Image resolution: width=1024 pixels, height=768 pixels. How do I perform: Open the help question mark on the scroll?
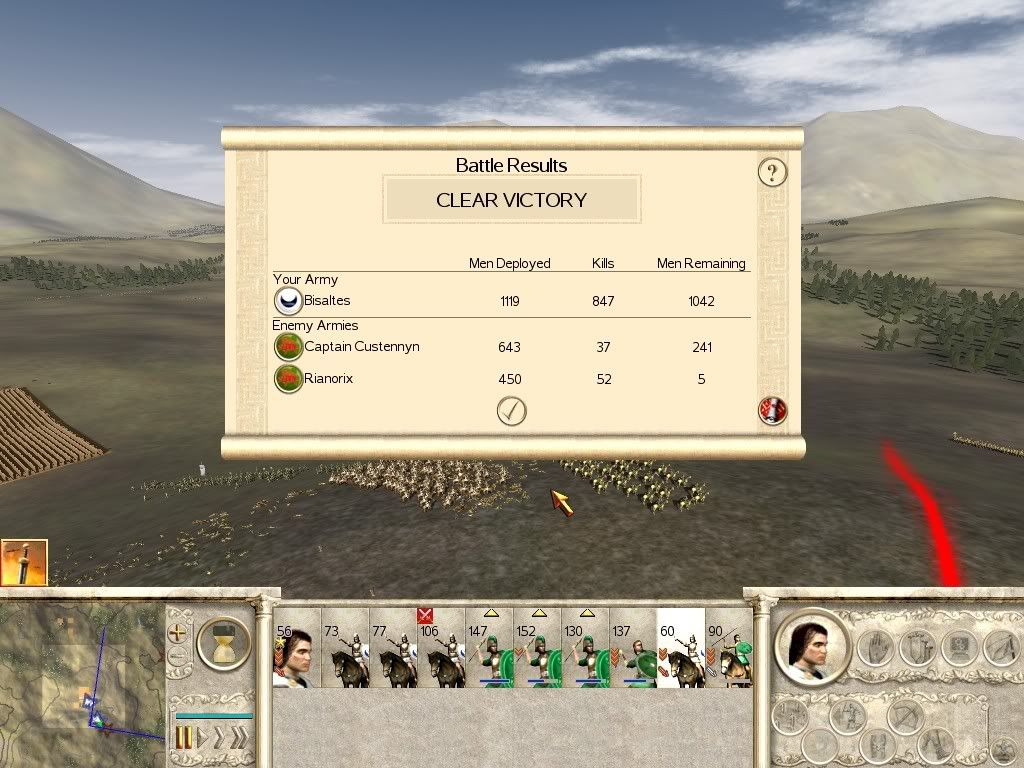pyautogui.click(x=772, y=172)
